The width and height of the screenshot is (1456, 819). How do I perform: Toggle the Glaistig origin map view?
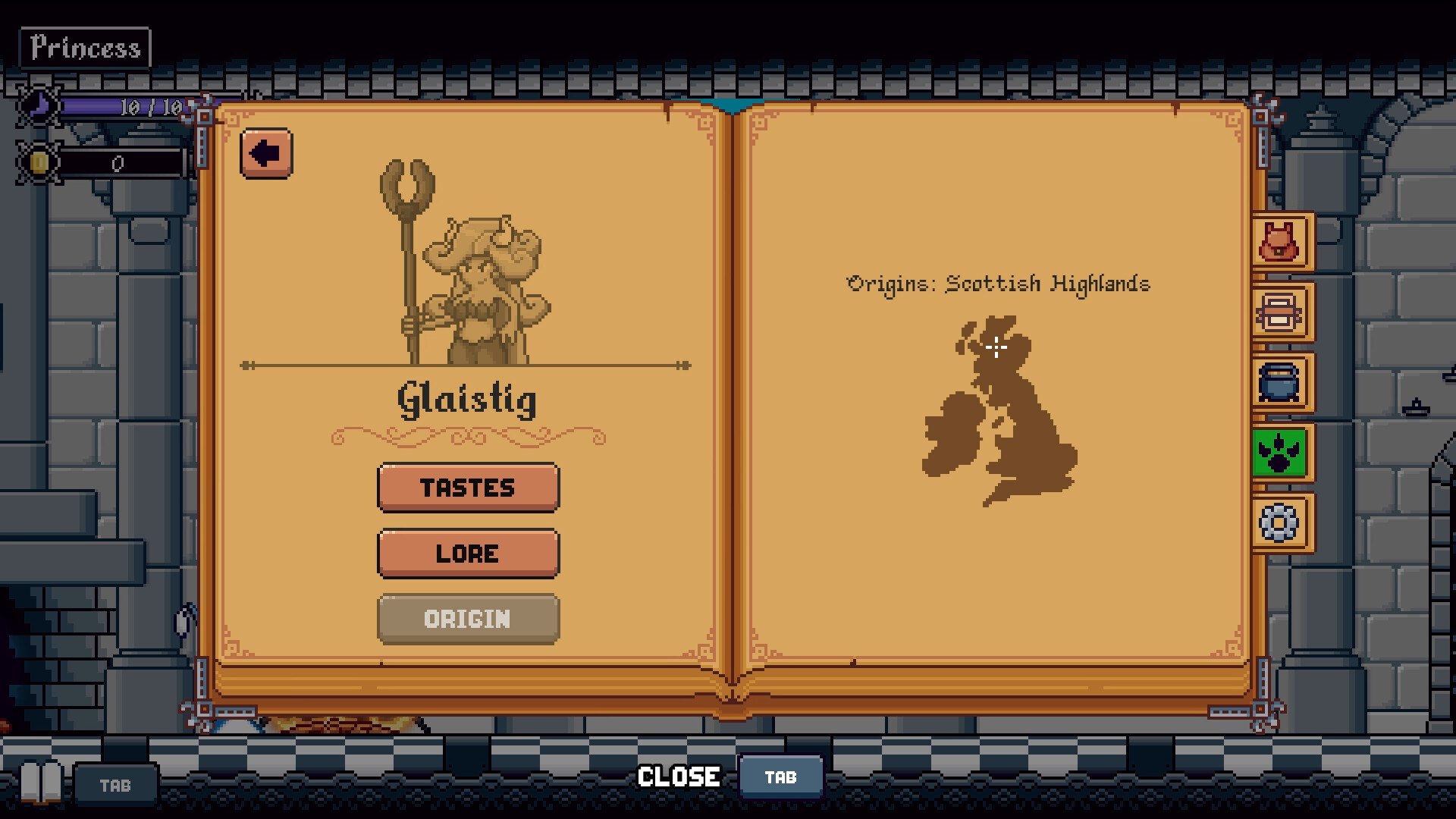pos(468,620)
